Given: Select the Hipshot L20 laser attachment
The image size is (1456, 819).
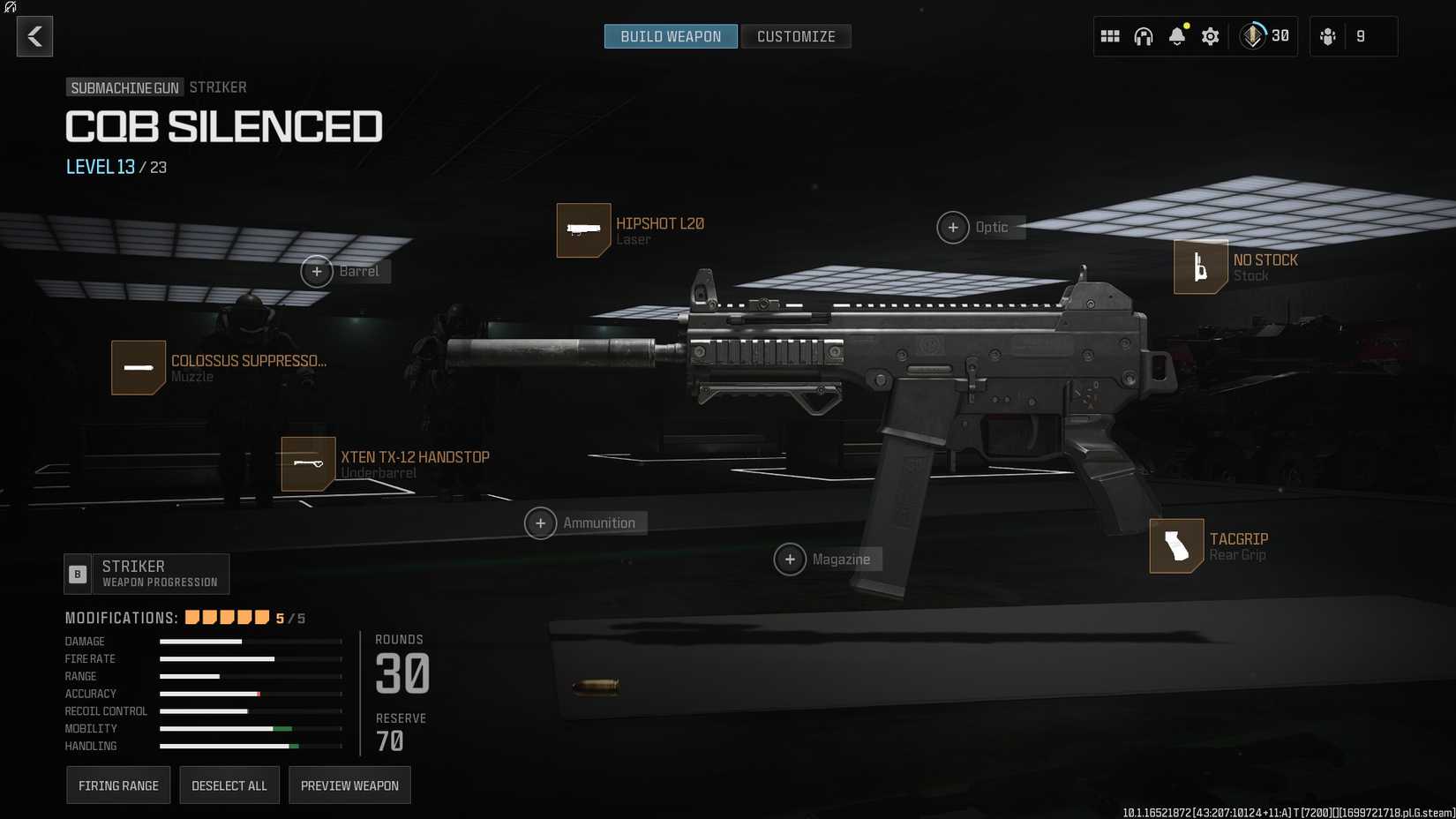Looking at the screenshot, I should click(x=583, y=230).
